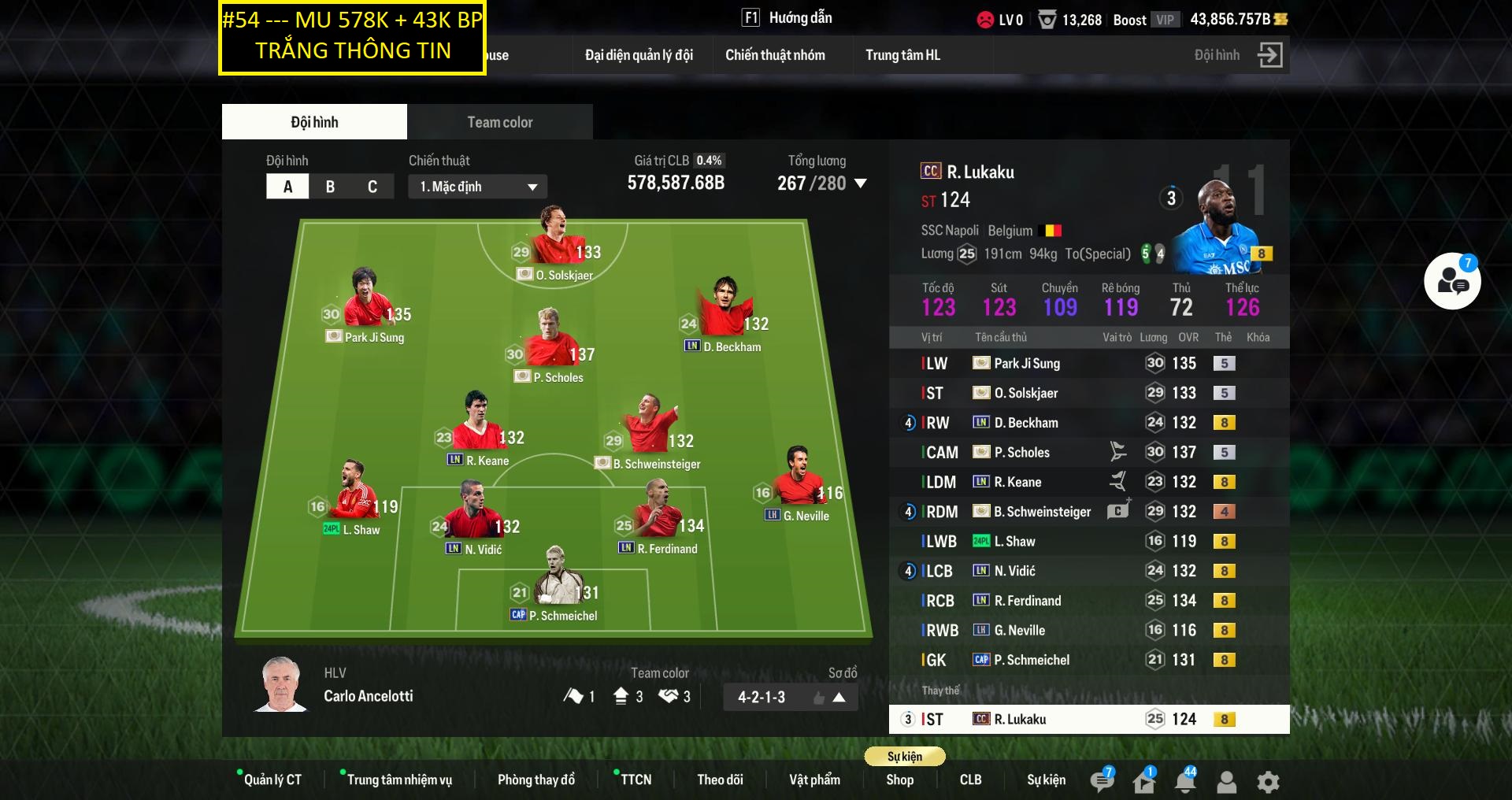
Task: Click the coin stack icon next to 43,856.757B
Action: [x=1282, y=20]
